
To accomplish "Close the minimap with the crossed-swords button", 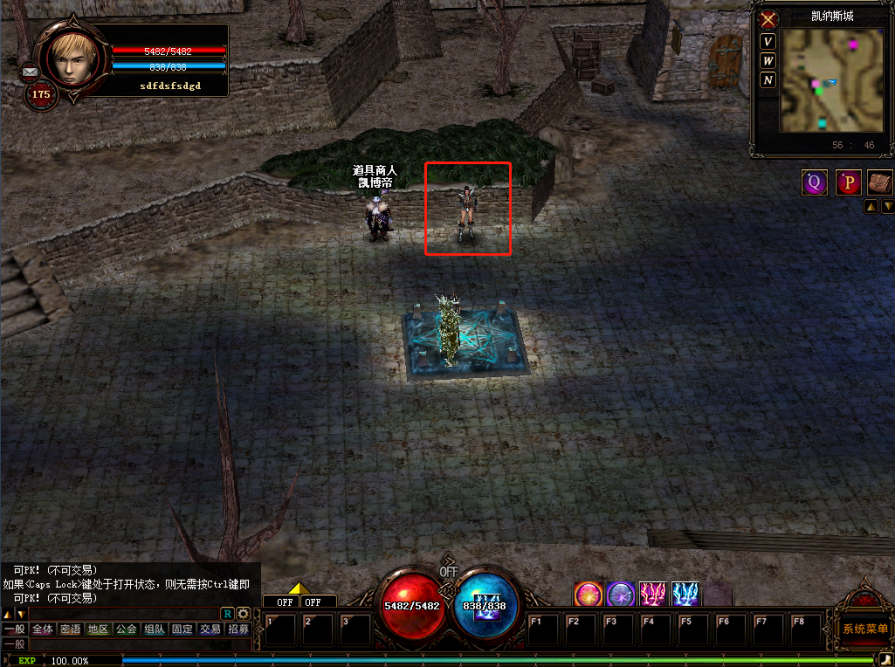I will (768, 20).
